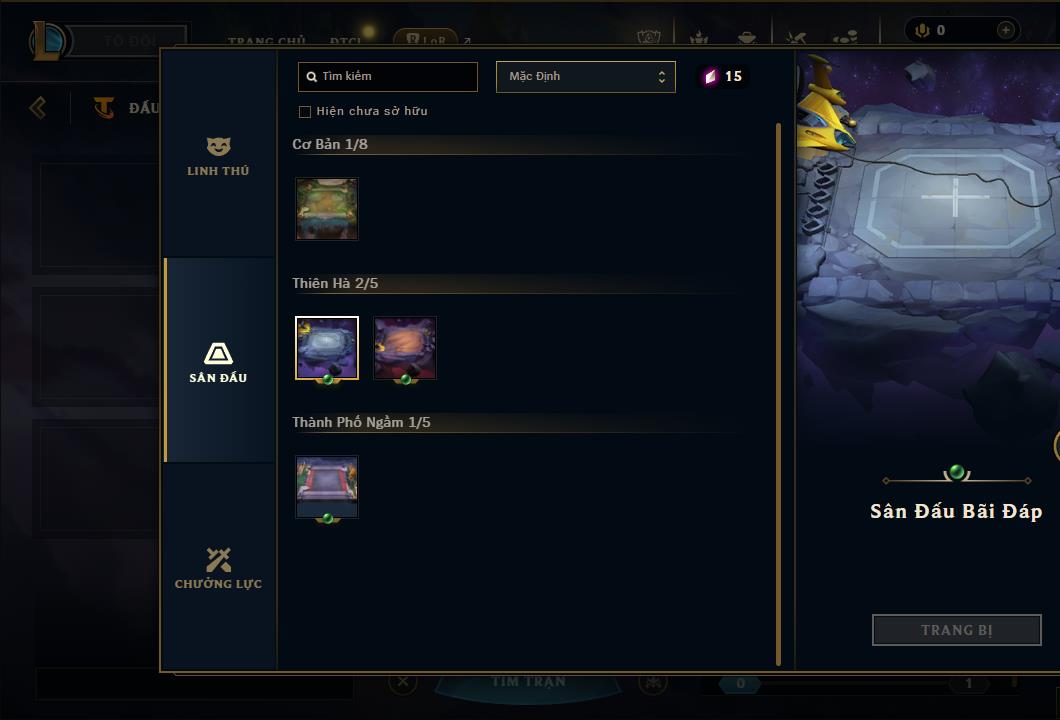Select the Cơ Bản arena thumbnail
The height and width of the screenshot is (720, 1060).
327,209
